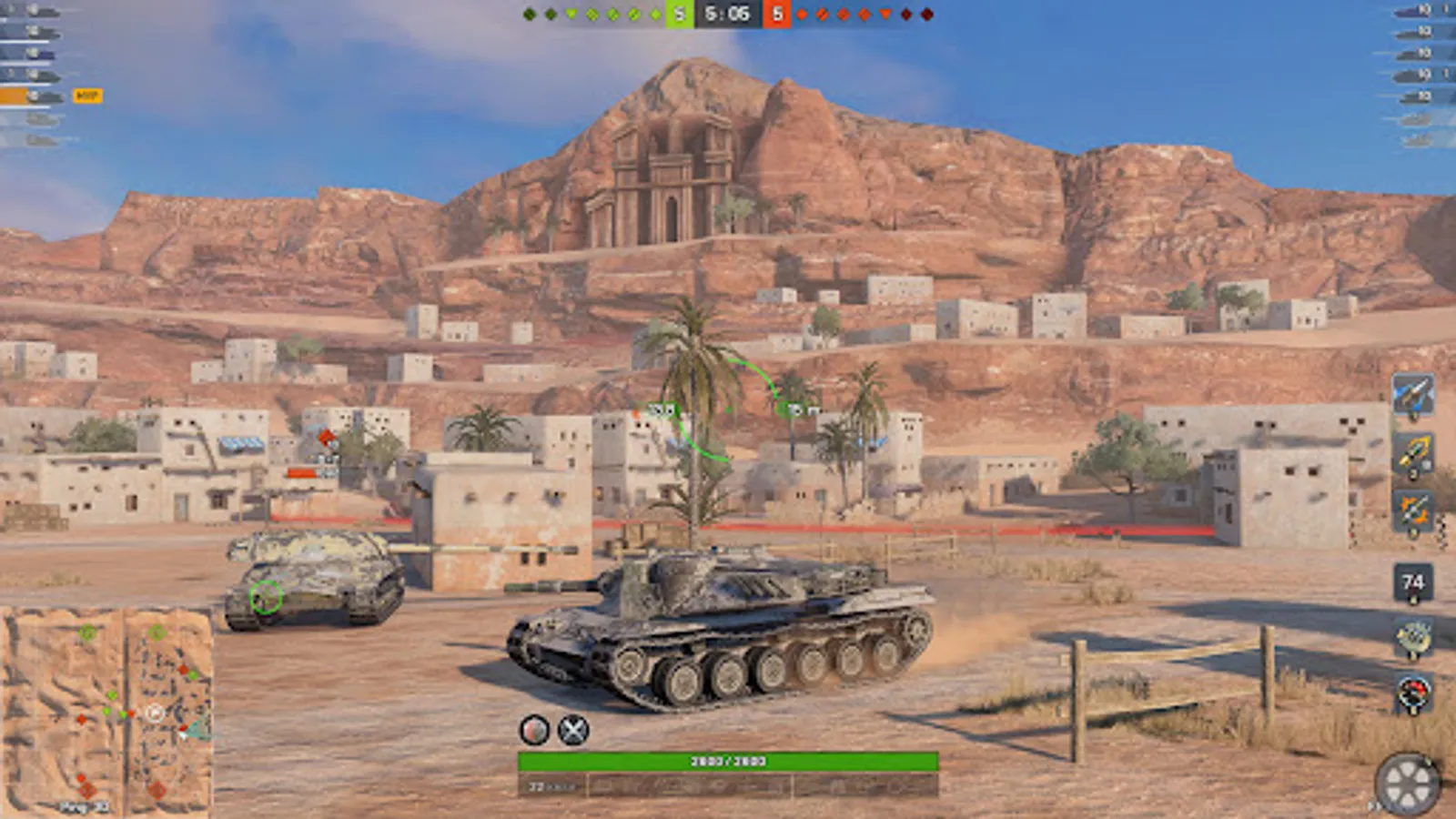
Task: Use the camouflage provision icon
Action: [x=1411, y=637]
